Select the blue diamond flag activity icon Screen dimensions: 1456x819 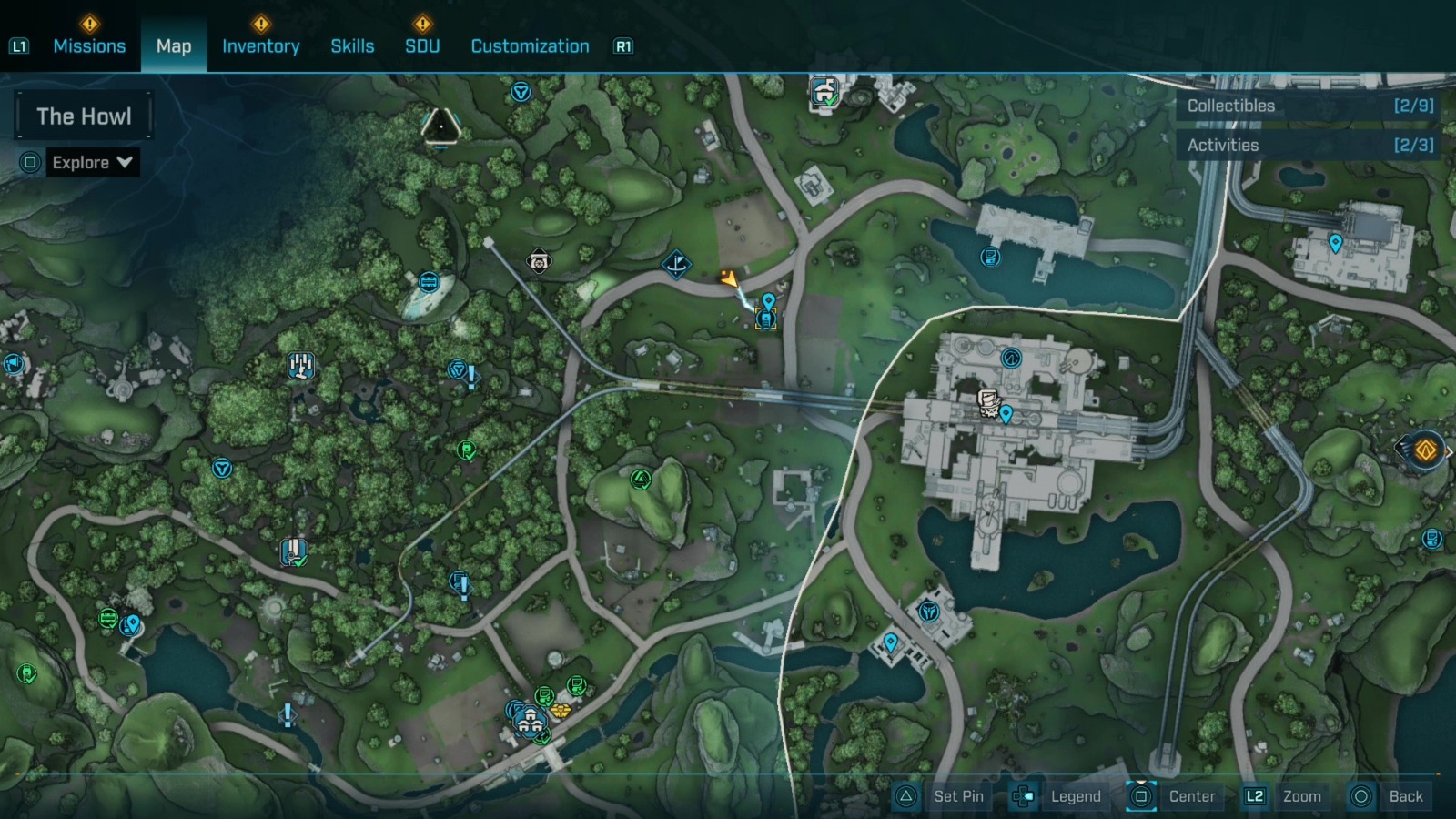tap(677, 264)
